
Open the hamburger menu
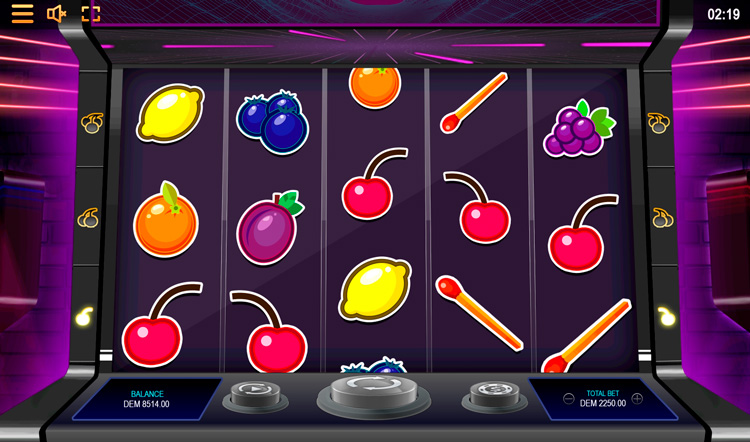21,14
